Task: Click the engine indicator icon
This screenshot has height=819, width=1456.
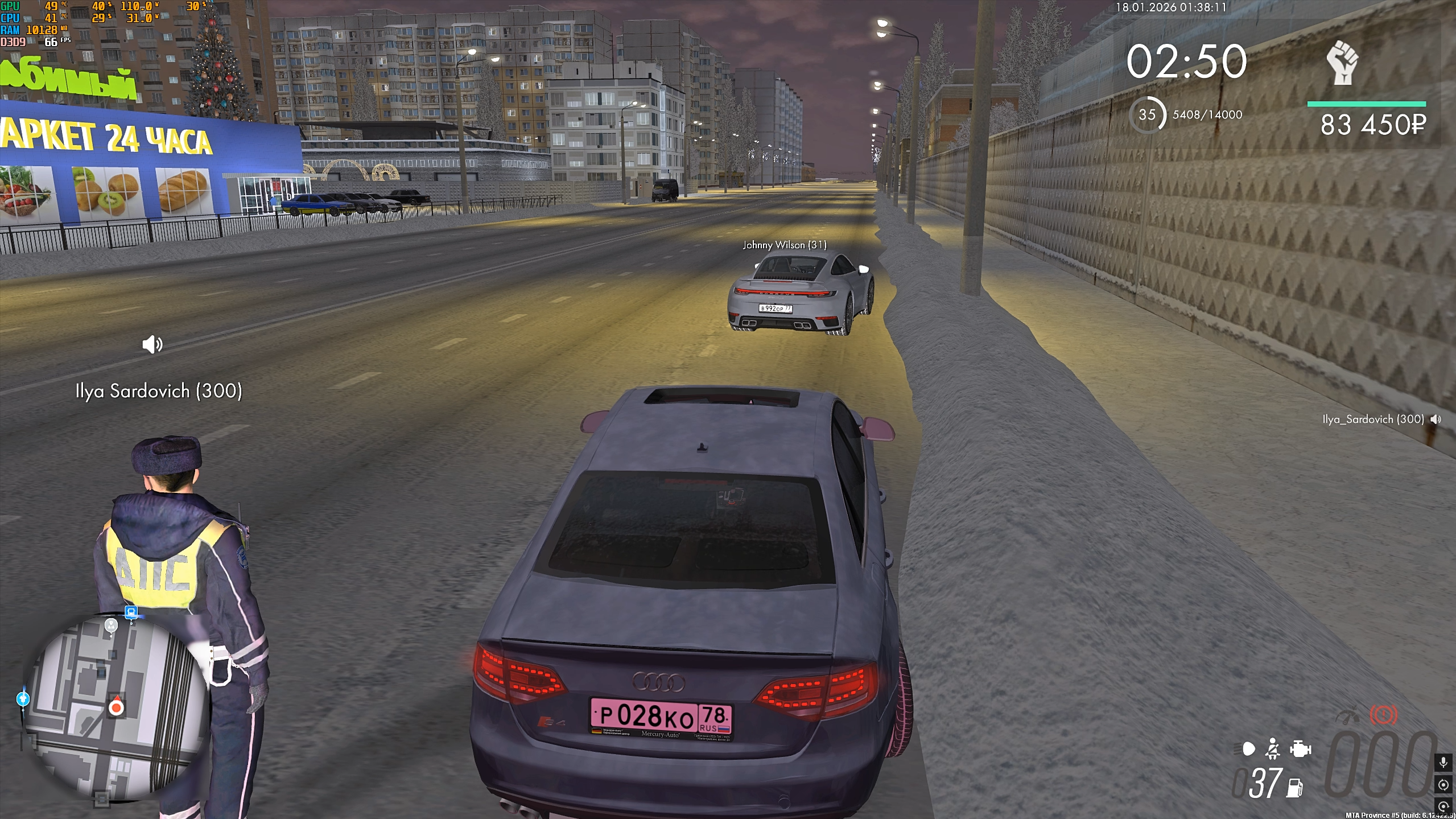Action: tap(1300, 749)
